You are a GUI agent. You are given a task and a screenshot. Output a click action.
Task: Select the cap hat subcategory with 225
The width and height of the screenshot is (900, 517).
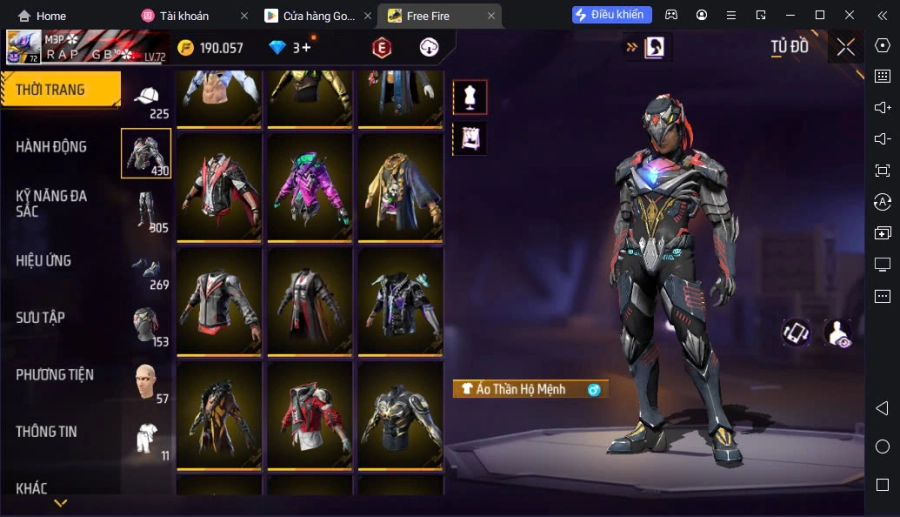coord(147,99)
